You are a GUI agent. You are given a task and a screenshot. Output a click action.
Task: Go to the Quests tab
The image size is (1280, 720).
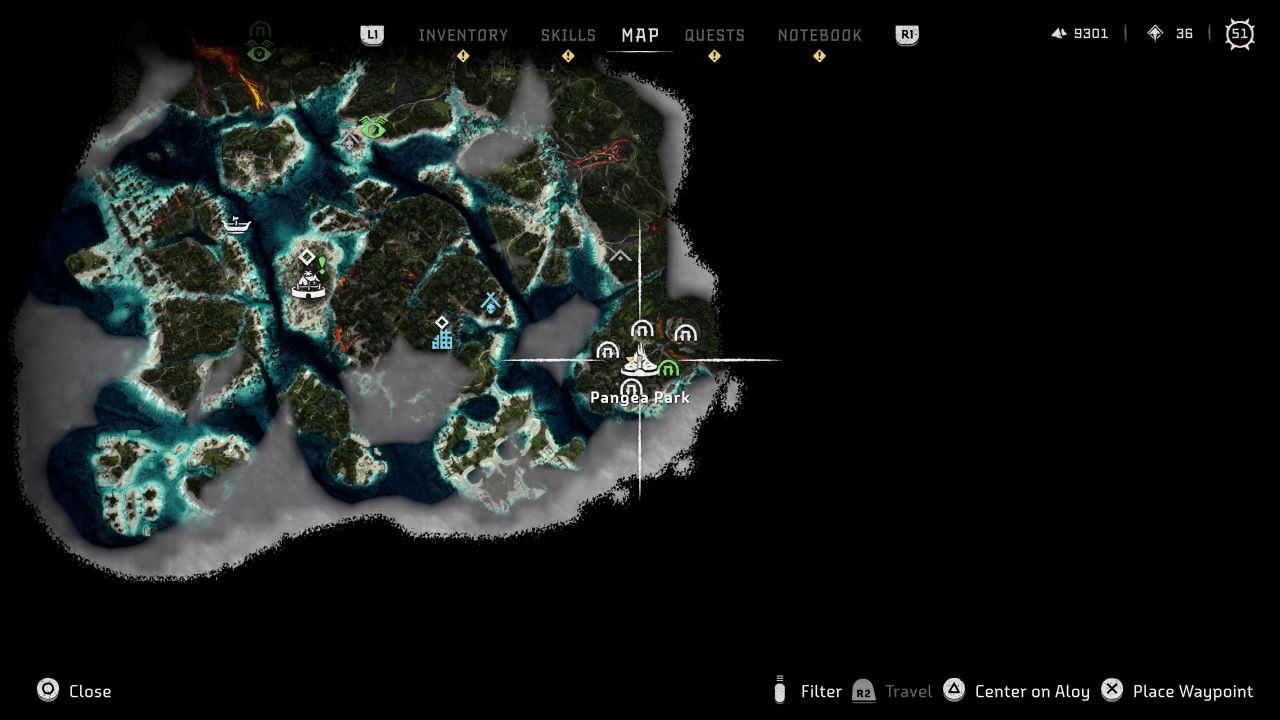point(714,35)
